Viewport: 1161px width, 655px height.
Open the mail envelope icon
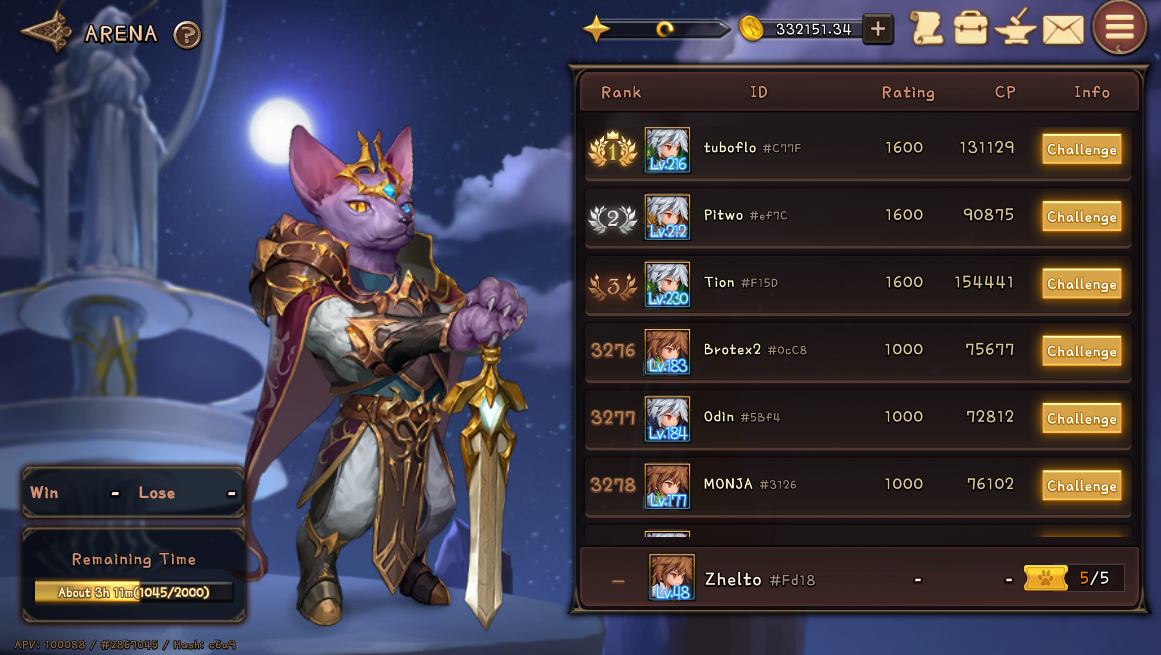click(1063, 30)
